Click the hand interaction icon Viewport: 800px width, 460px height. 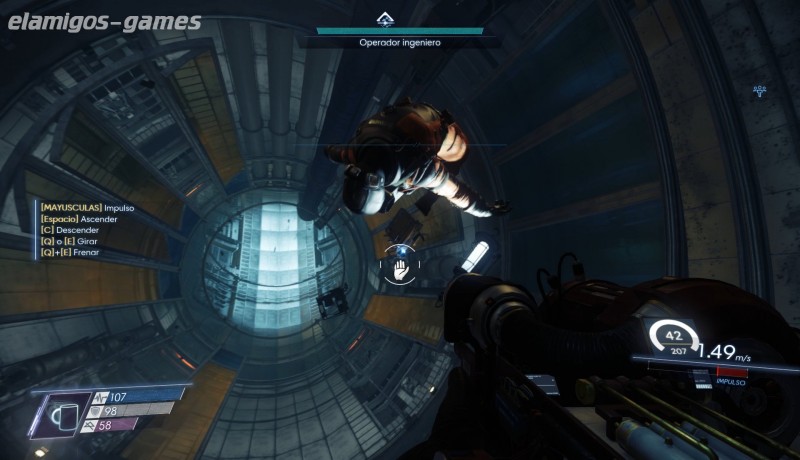pyautogui.click(x=401, y=269)
